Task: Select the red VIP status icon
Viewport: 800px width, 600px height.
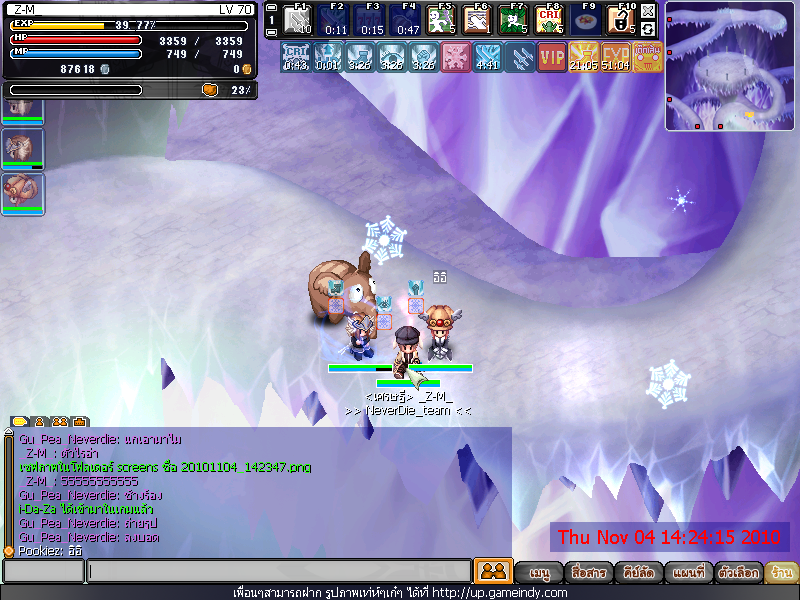Action: point(551,57)
